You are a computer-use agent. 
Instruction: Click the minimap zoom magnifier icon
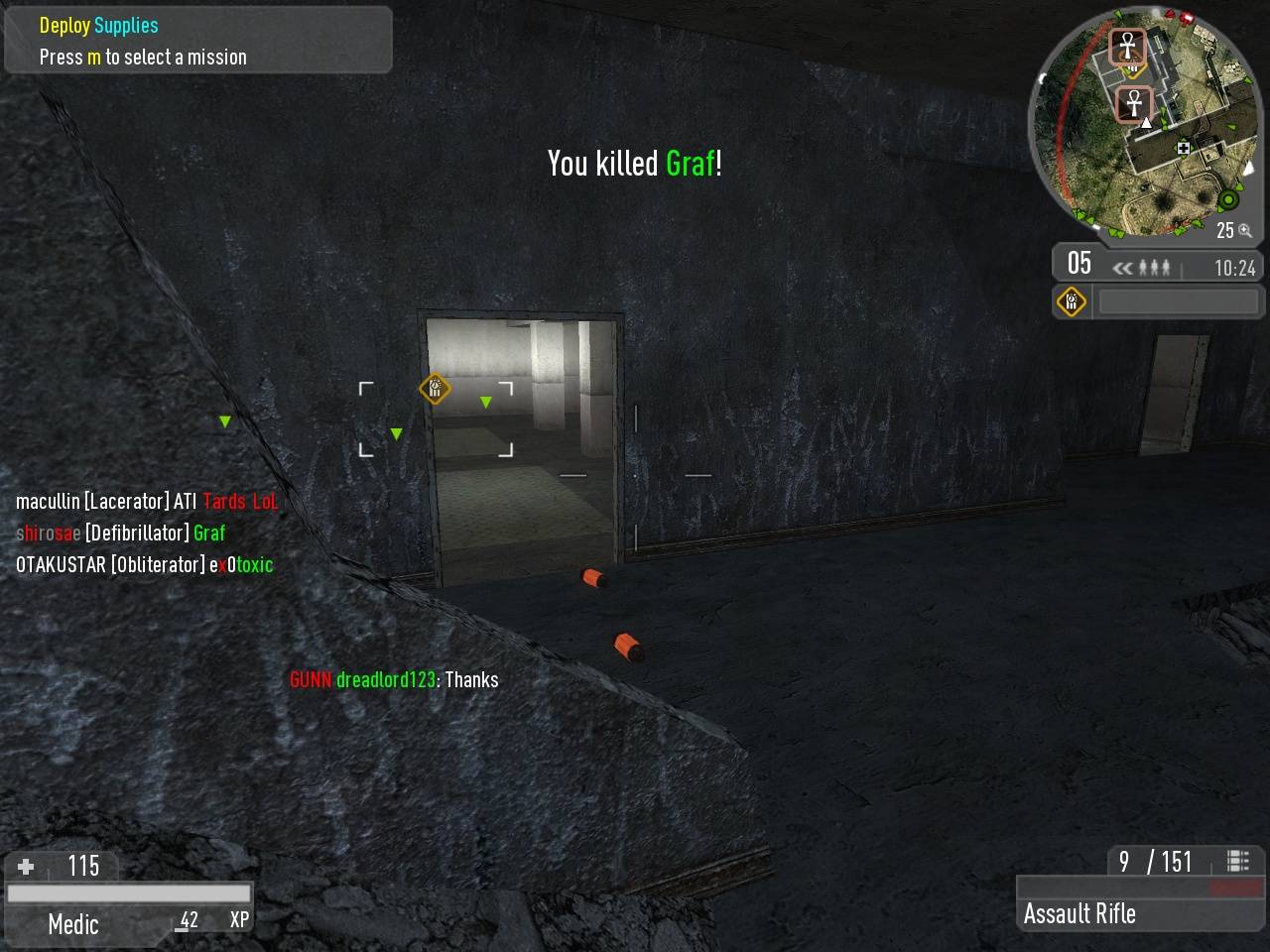coord(1245,231)
